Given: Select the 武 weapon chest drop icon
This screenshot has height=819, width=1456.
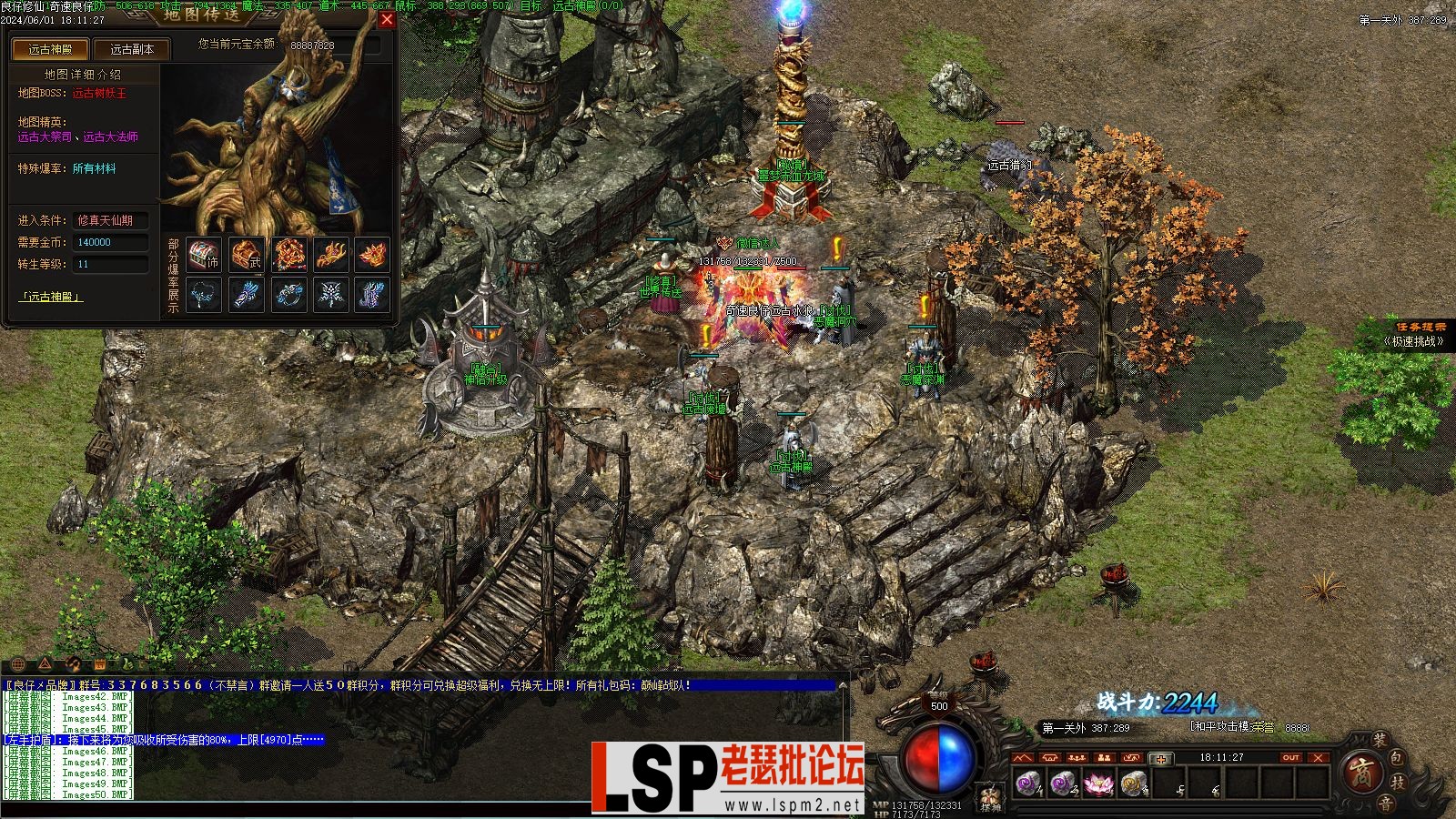Looking at the screenshot, I should point(246,256).
